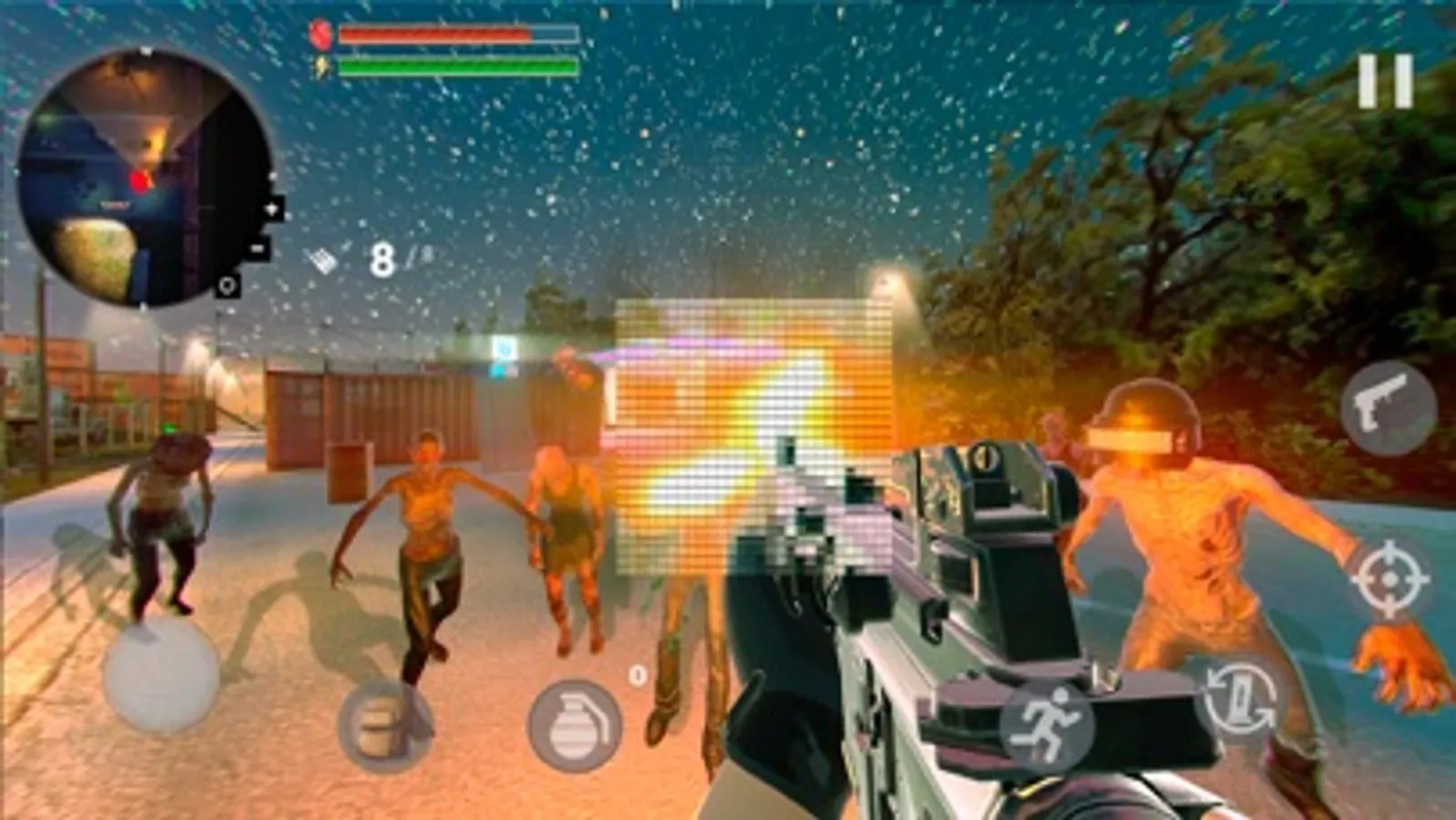Click the lightning icon on the stamina bar
The height and width of the screenshot is (820, 1456).
coord(321,66)
